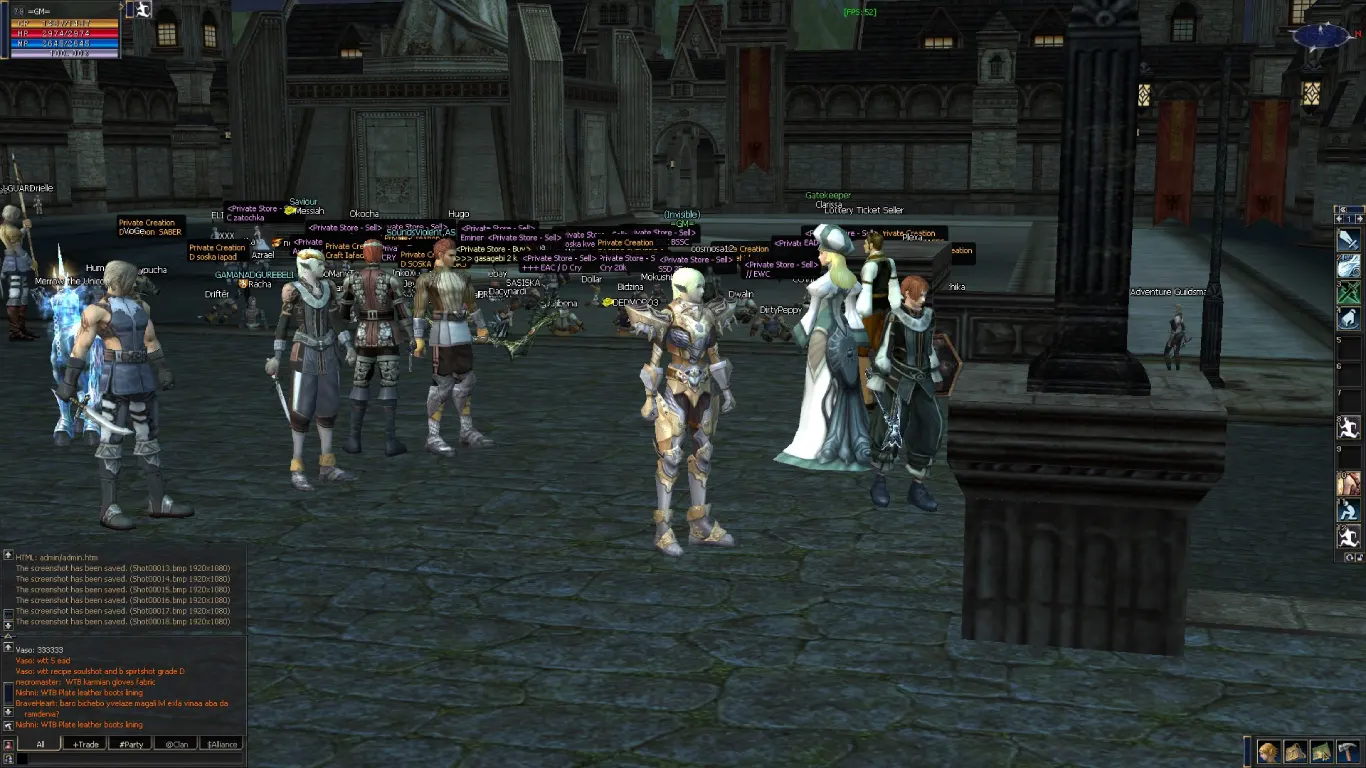
Task: Click the chat scroll-up arrow button
Action: pos(9,554)
